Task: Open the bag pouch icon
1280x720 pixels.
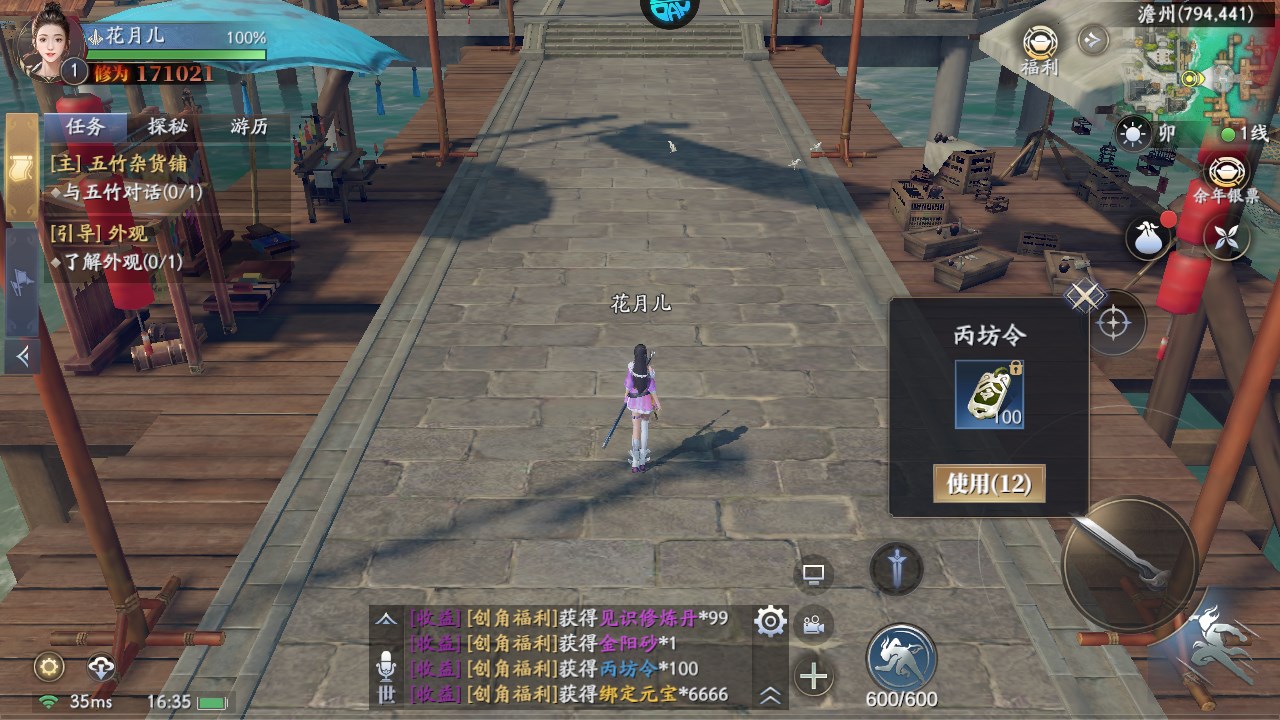Action: tap(1149, 238)
